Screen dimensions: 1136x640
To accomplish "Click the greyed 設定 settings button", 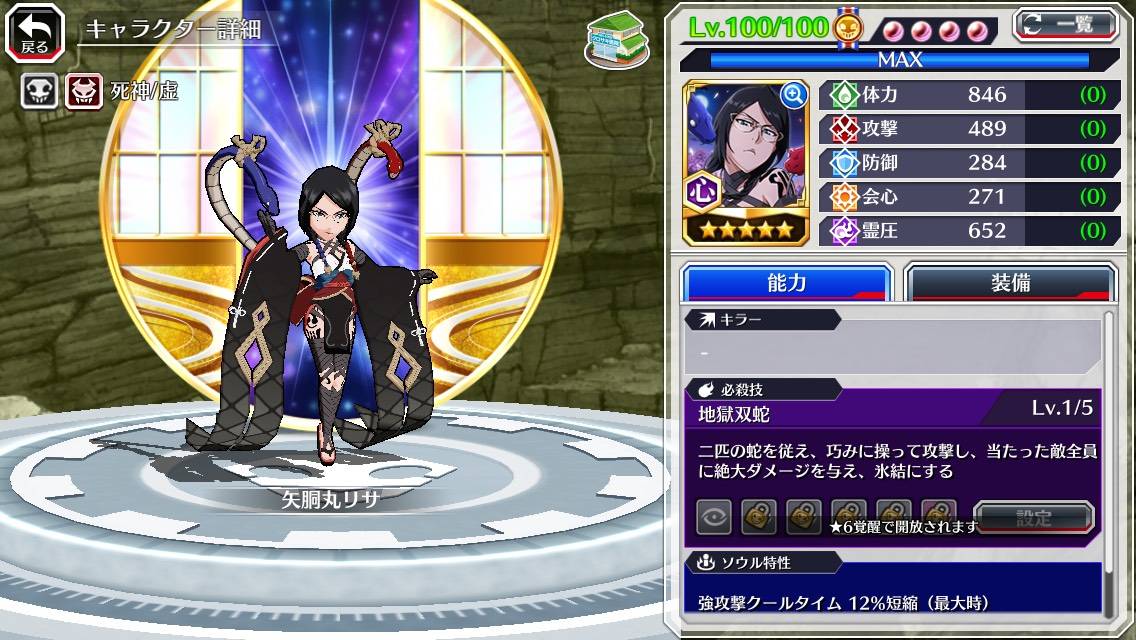I will (1034, 518).
